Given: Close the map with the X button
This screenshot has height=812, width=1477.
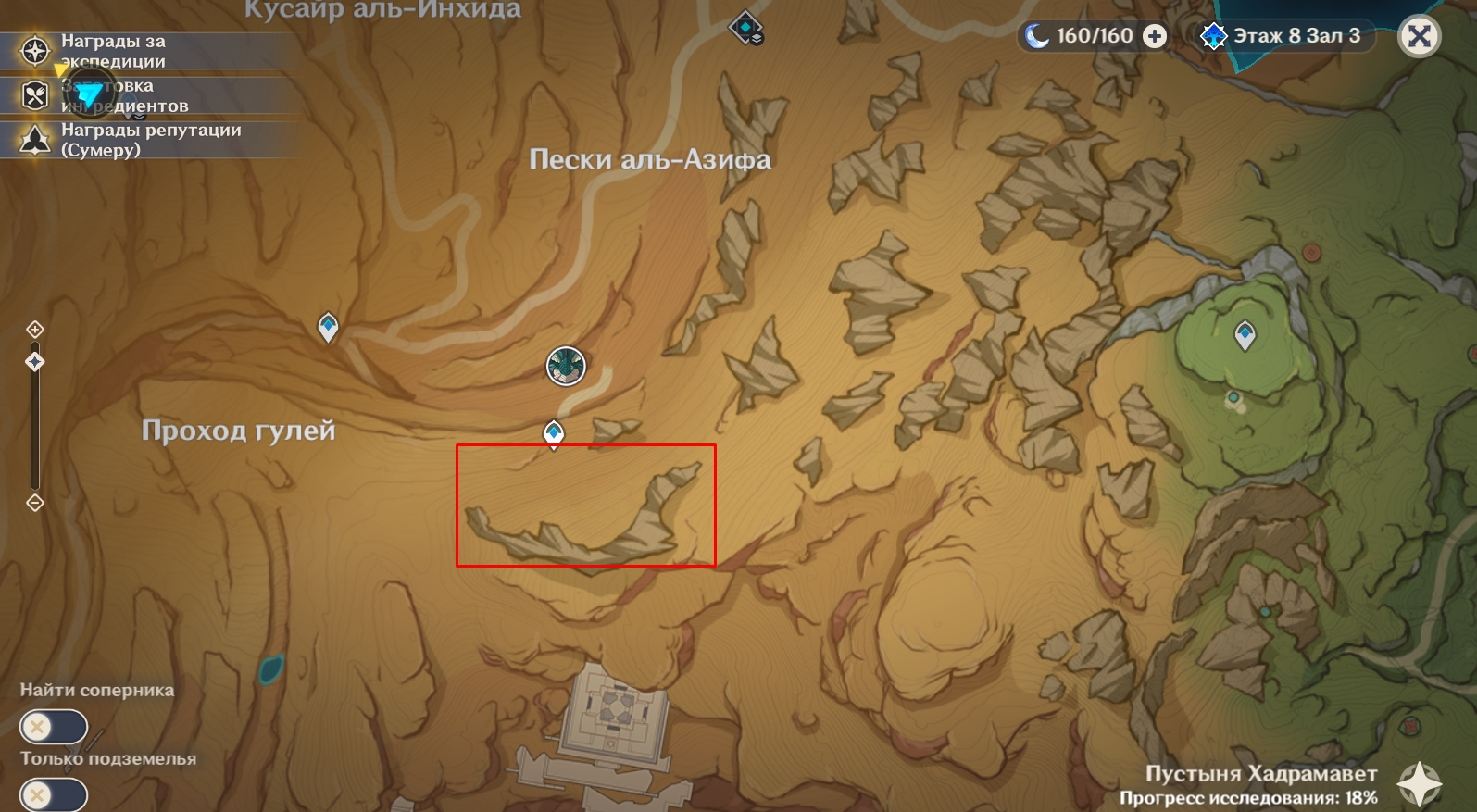Looking at the screenshot, I should [1419, 37].
